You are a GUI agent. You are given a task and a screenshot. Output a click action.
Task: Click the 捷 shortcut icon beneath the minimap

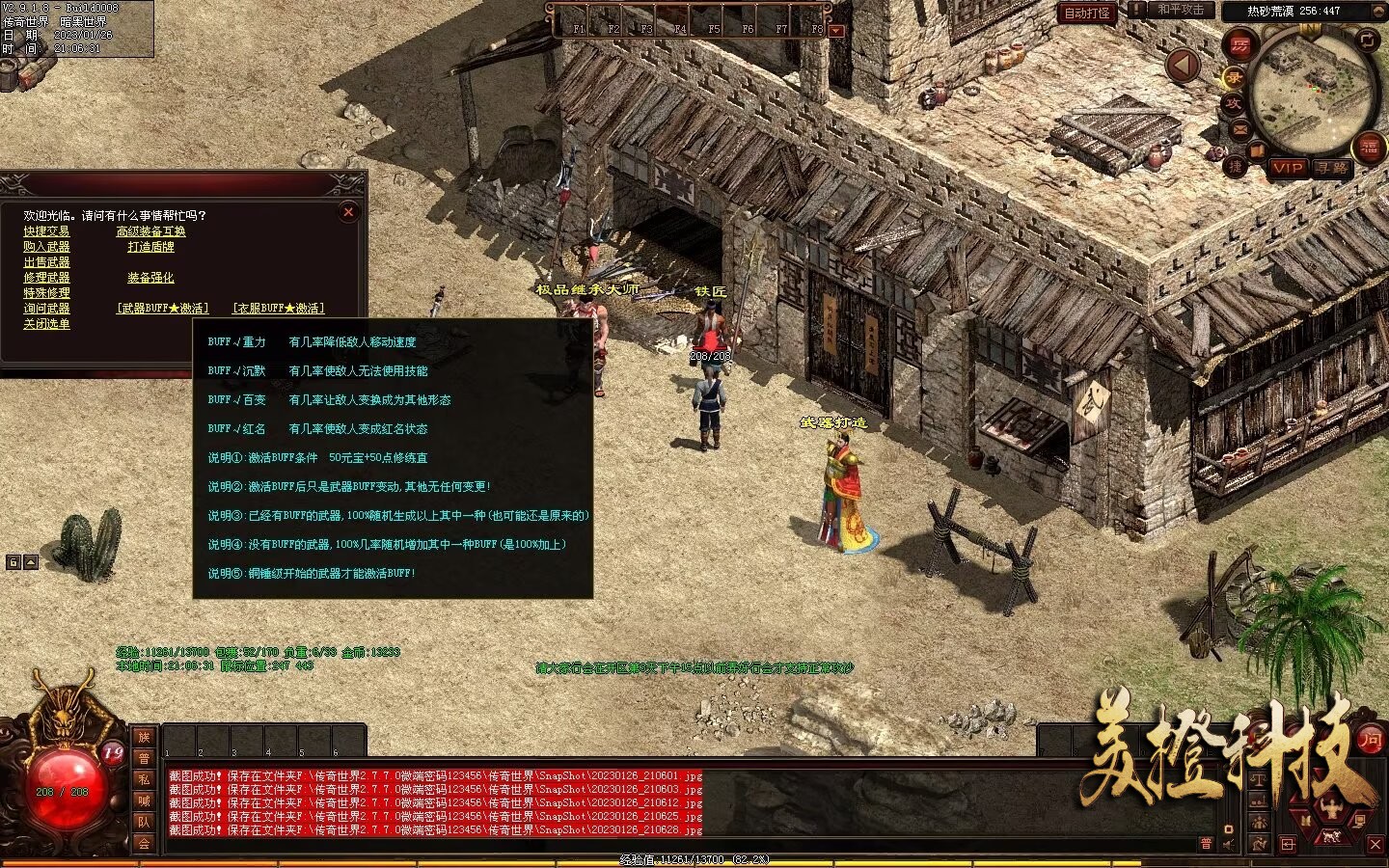(x=1235, y=168)
